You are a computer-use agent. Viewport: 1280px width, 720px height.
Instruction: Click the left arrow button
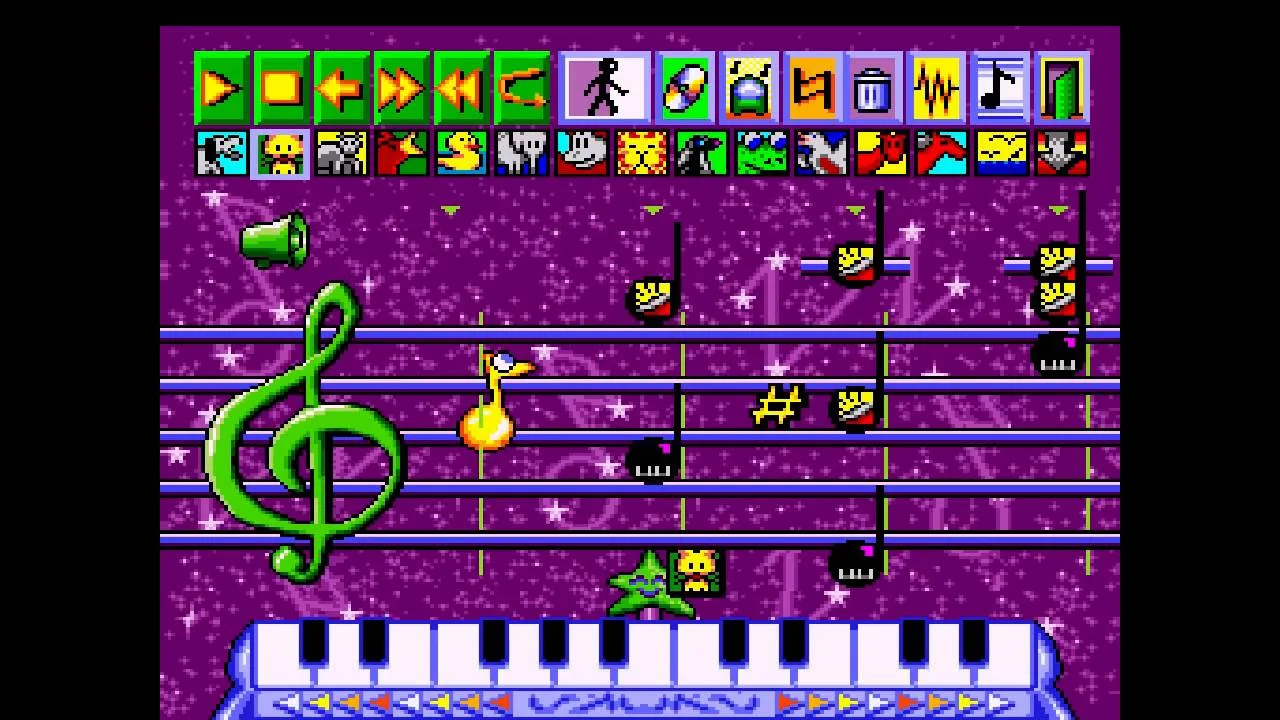click(341, 89)
